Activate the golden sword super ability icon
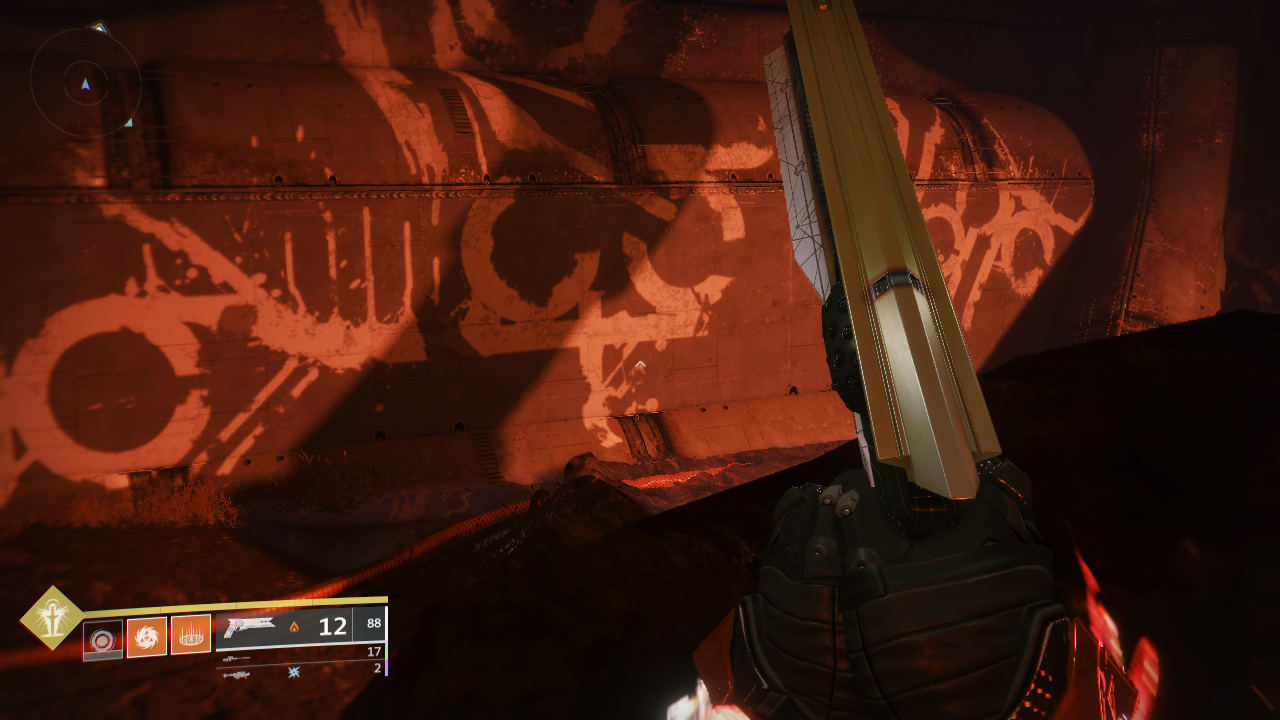The image size is (1280, 720). point(52,617)
